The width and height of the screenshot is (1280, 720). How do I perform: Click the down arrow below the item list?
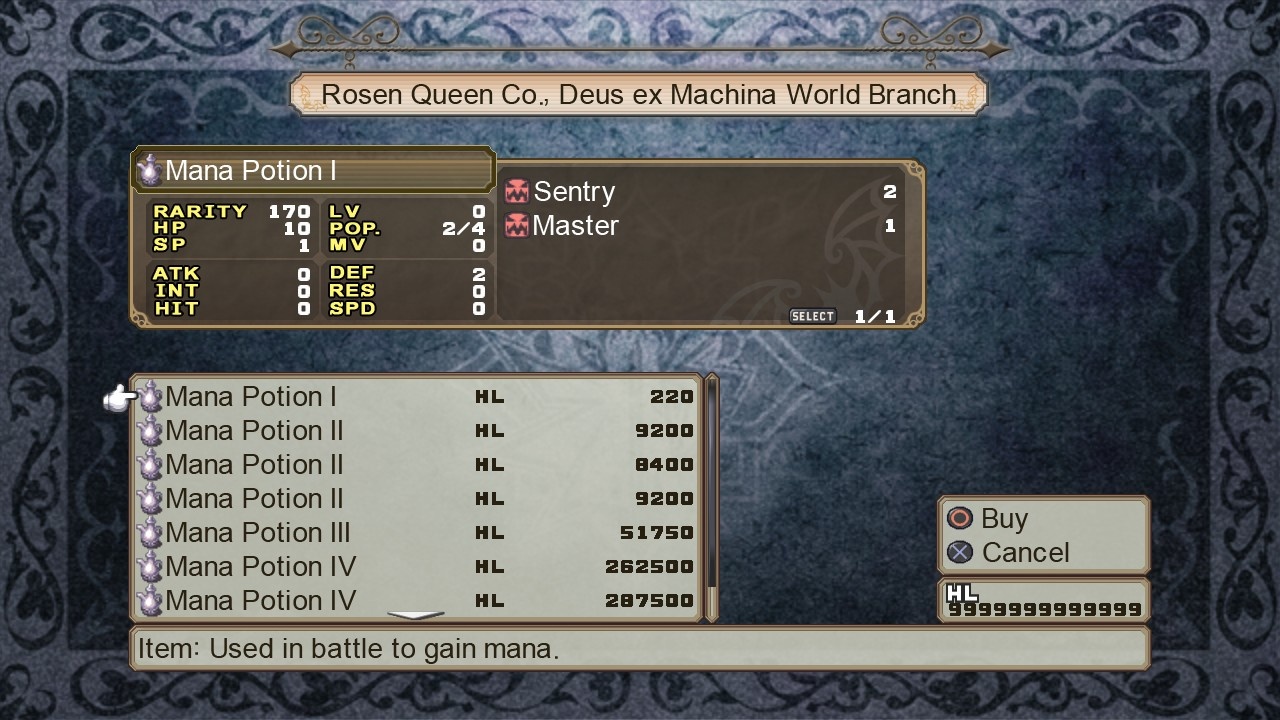tap(415, 615)
